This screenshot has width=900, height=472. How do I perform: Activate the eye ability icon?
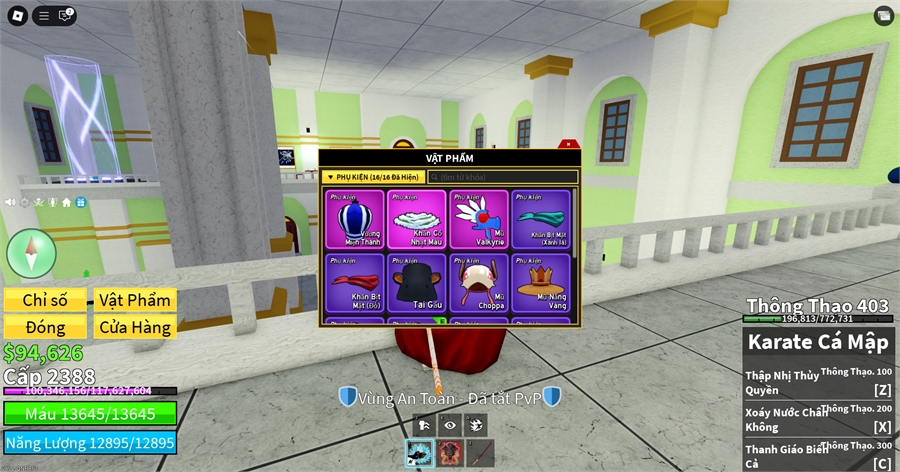[450, 424]
